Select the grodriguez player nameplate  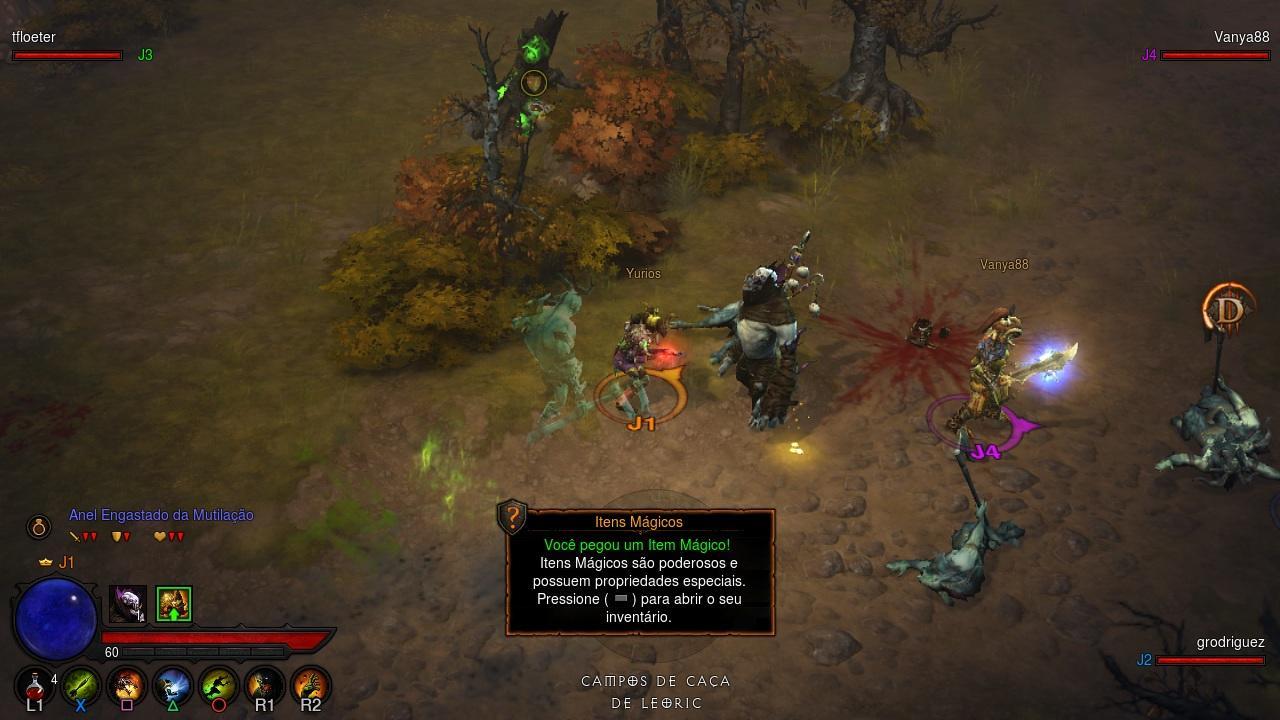1230,643
